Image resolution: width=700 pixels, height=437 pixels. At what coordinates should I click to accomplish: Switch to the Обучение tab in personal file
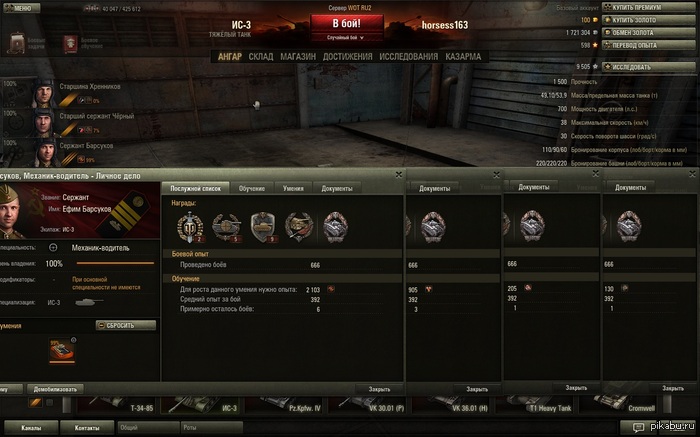tap(251, 188)
